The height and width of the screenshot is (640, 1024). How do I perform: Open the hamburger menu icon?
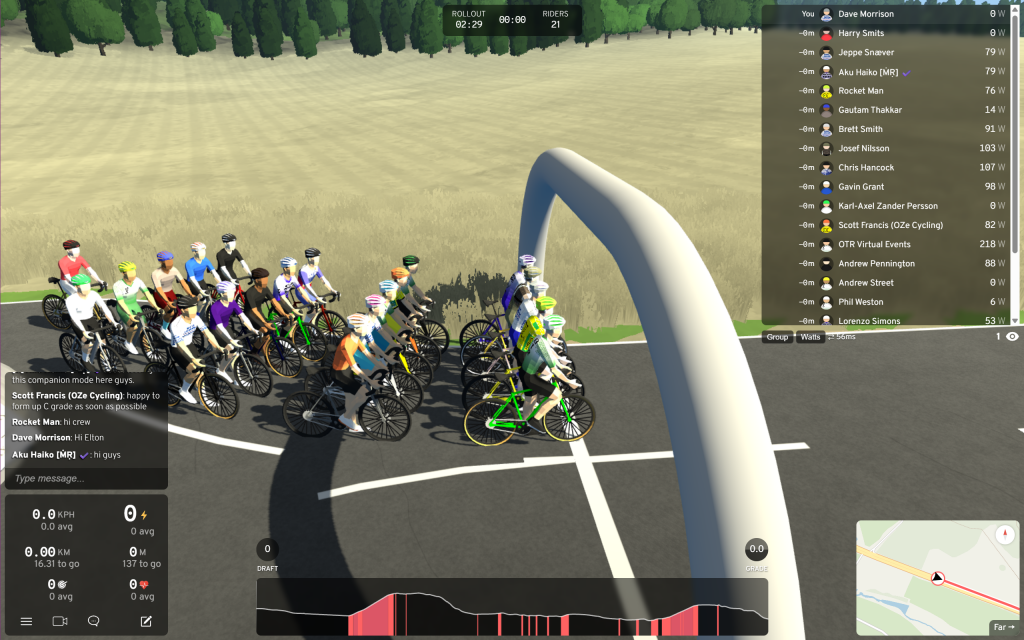click(x=27, y=621)
